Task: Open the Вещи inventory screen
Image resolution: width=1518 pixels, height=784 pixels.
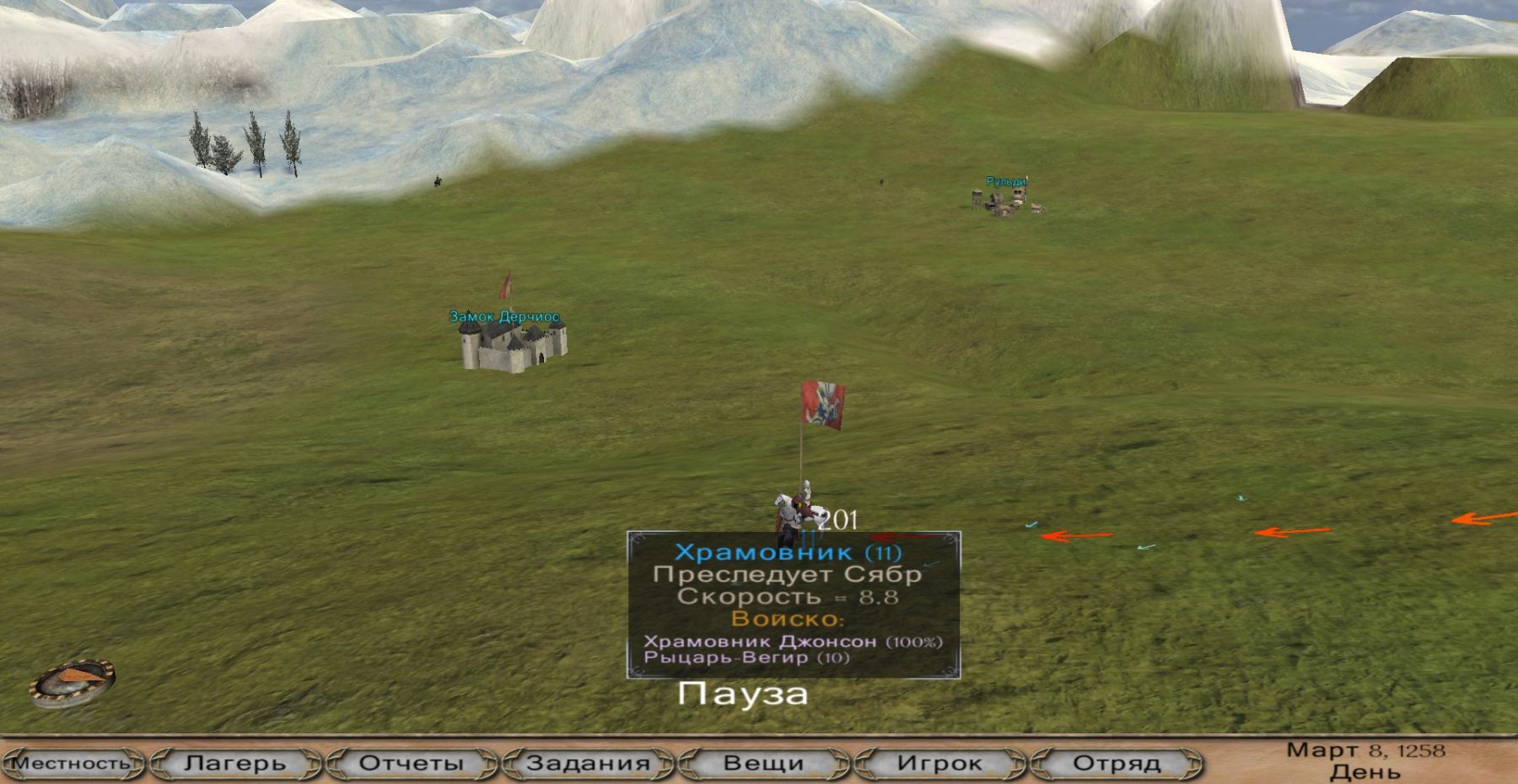Action: click(763, 764)
